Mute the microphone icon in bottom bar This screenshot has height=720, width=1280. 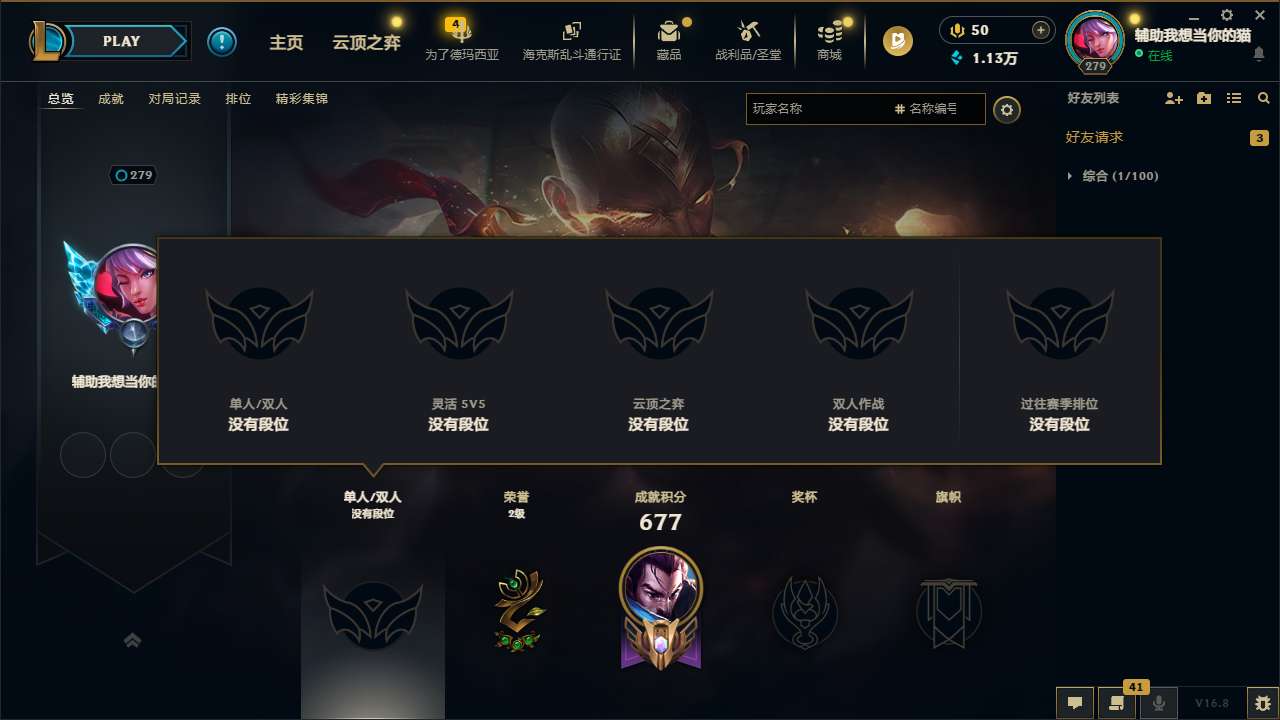tap(1158, 703)
